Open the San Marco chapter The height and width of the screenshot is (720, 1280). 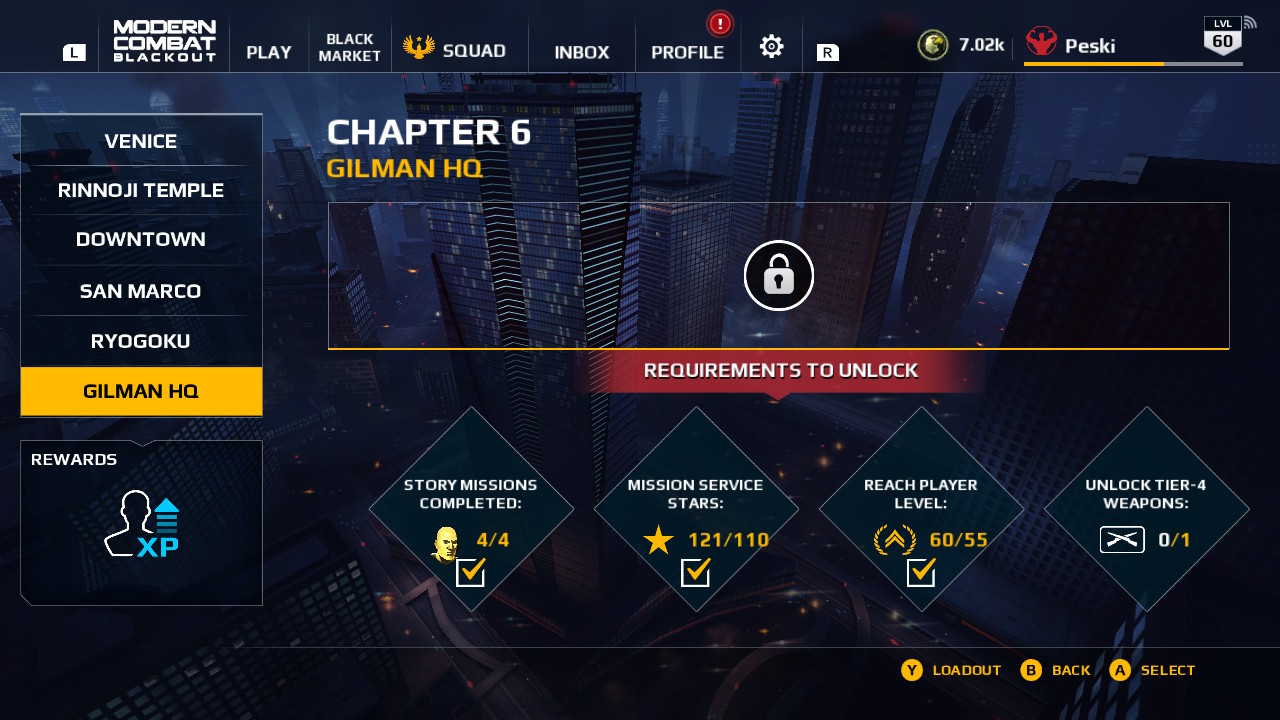[x=141, y=291]
